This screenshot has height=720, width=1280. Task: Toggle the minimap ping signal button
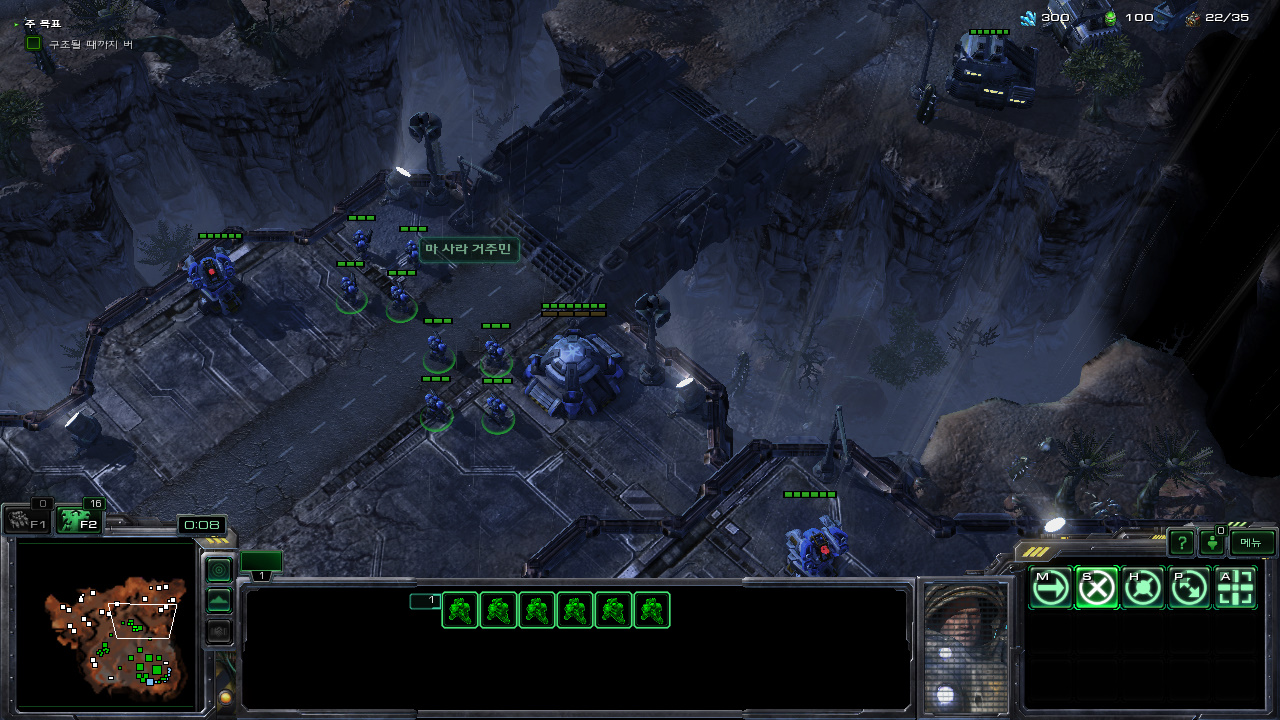click(x=218, y=570)
